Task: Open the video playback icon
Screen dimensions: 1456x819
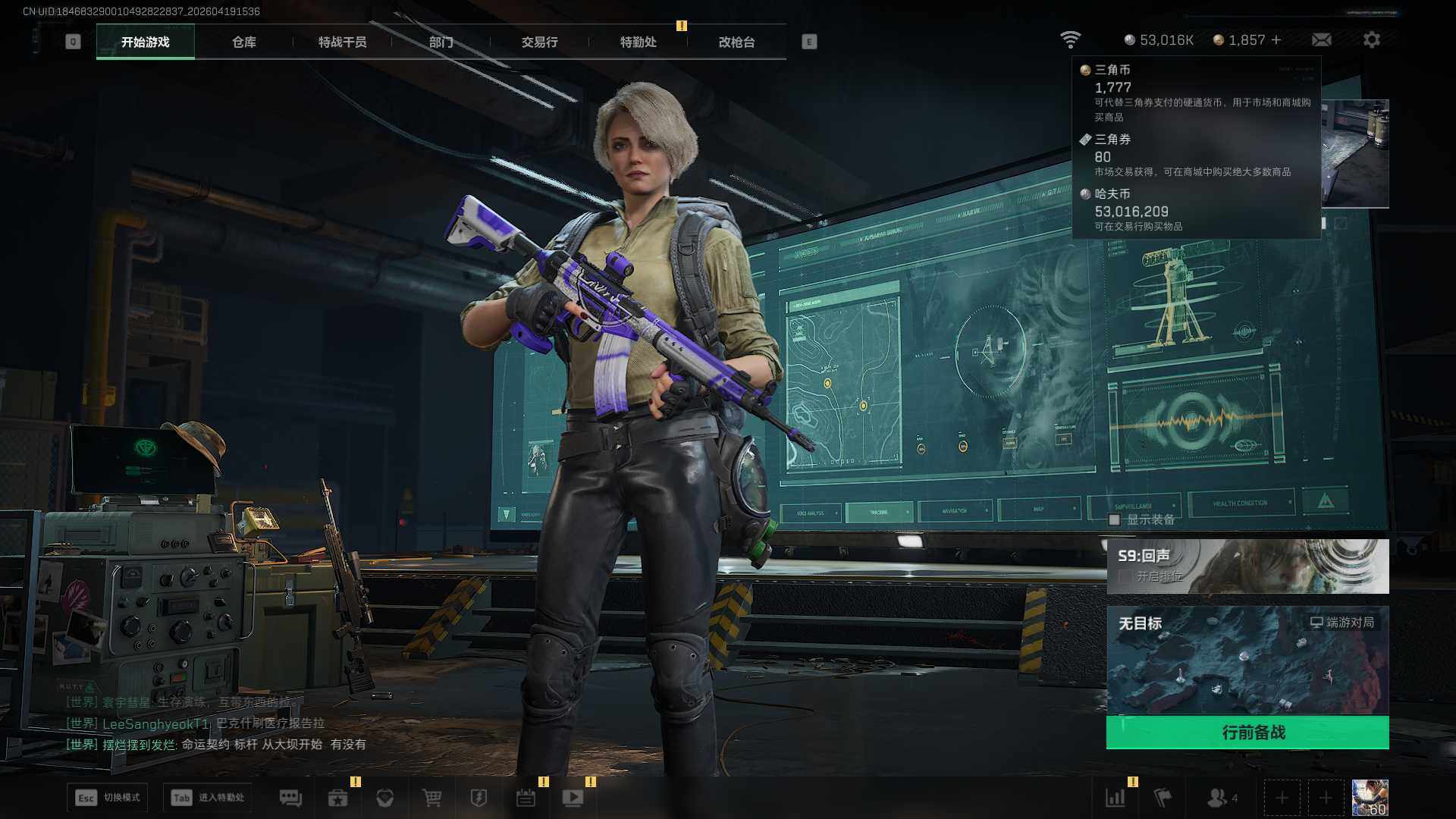Action: 573,798
